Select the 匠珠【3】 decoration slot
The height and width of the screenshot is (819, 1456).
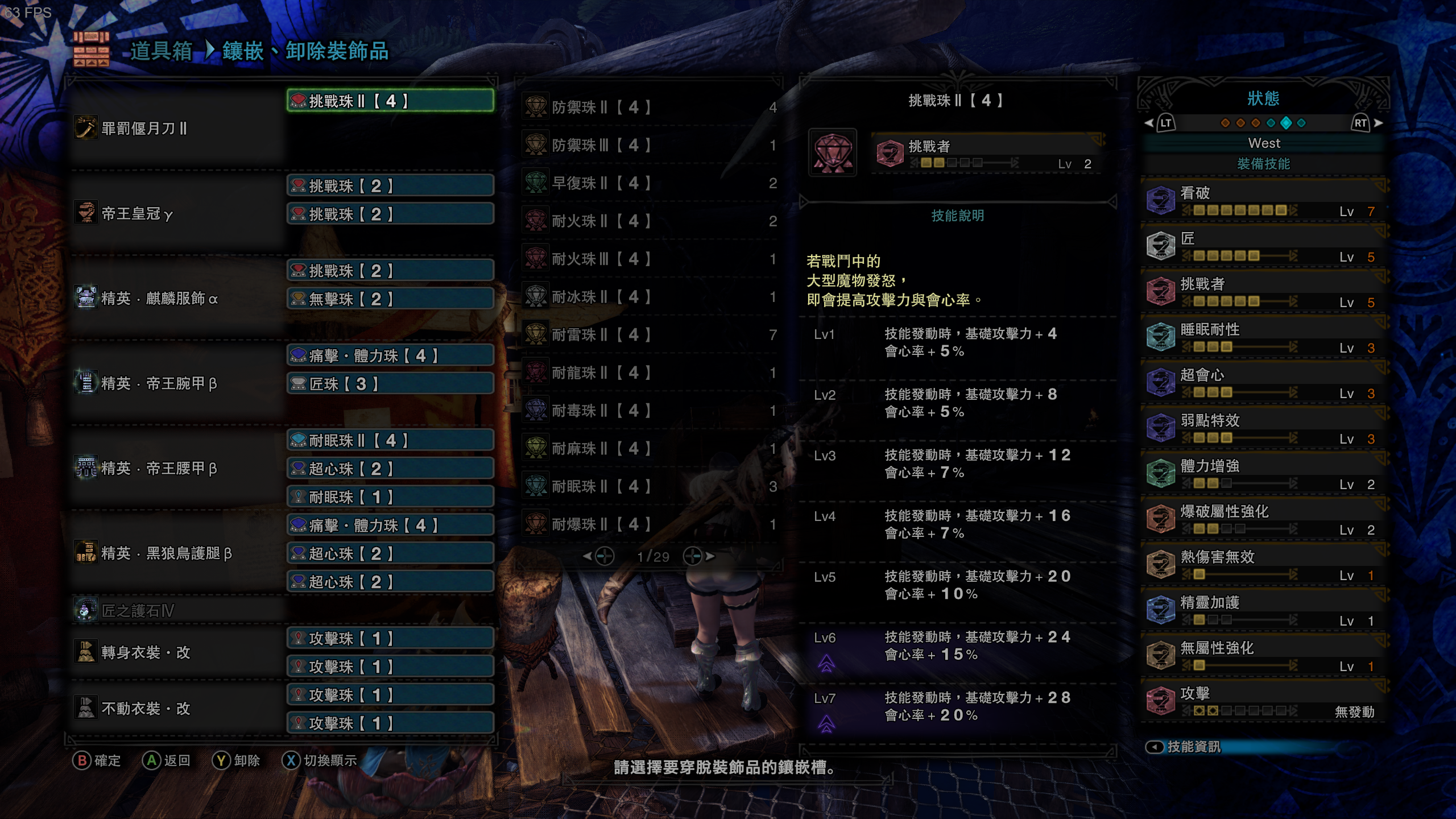click(390, 384)
